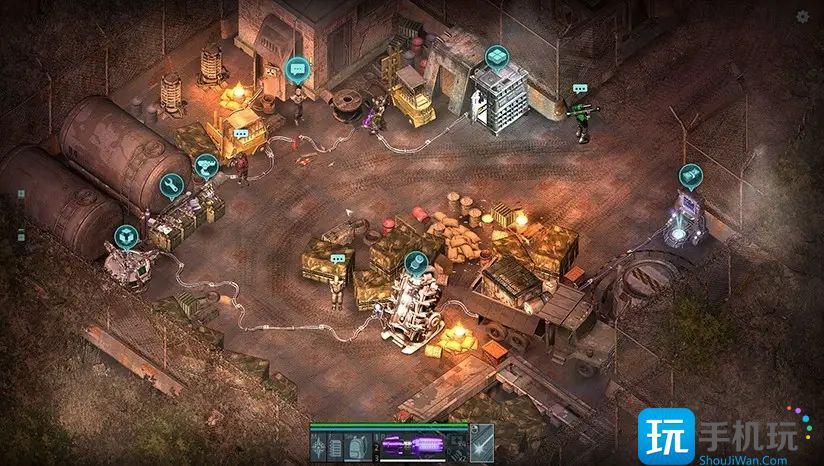This screenshot has width=824, height=466.
Task: Open the crate stack marker above the white locker
Action: [x=496, y=56]
